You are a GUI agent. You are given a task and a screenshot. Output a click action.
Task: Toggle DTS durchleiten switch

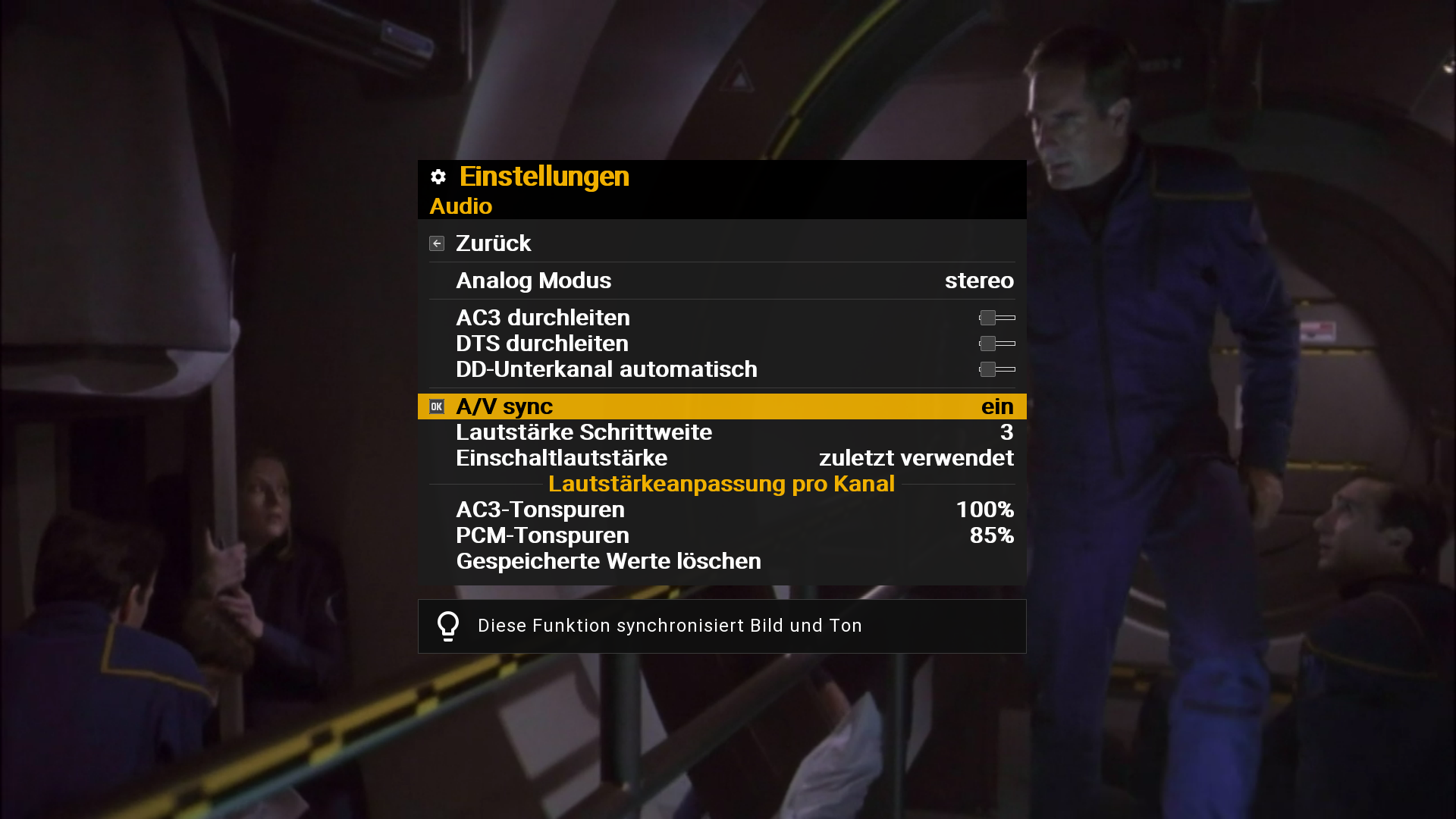[996, 344]
